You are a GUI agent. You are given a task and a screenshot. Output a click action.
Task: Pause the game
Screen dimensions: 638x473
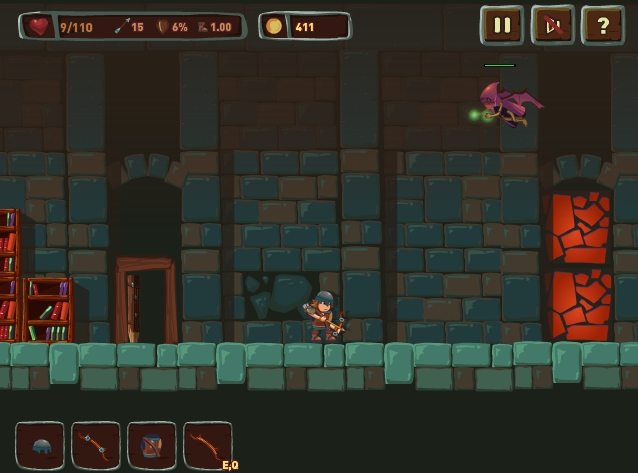click(x=502, y=26)
